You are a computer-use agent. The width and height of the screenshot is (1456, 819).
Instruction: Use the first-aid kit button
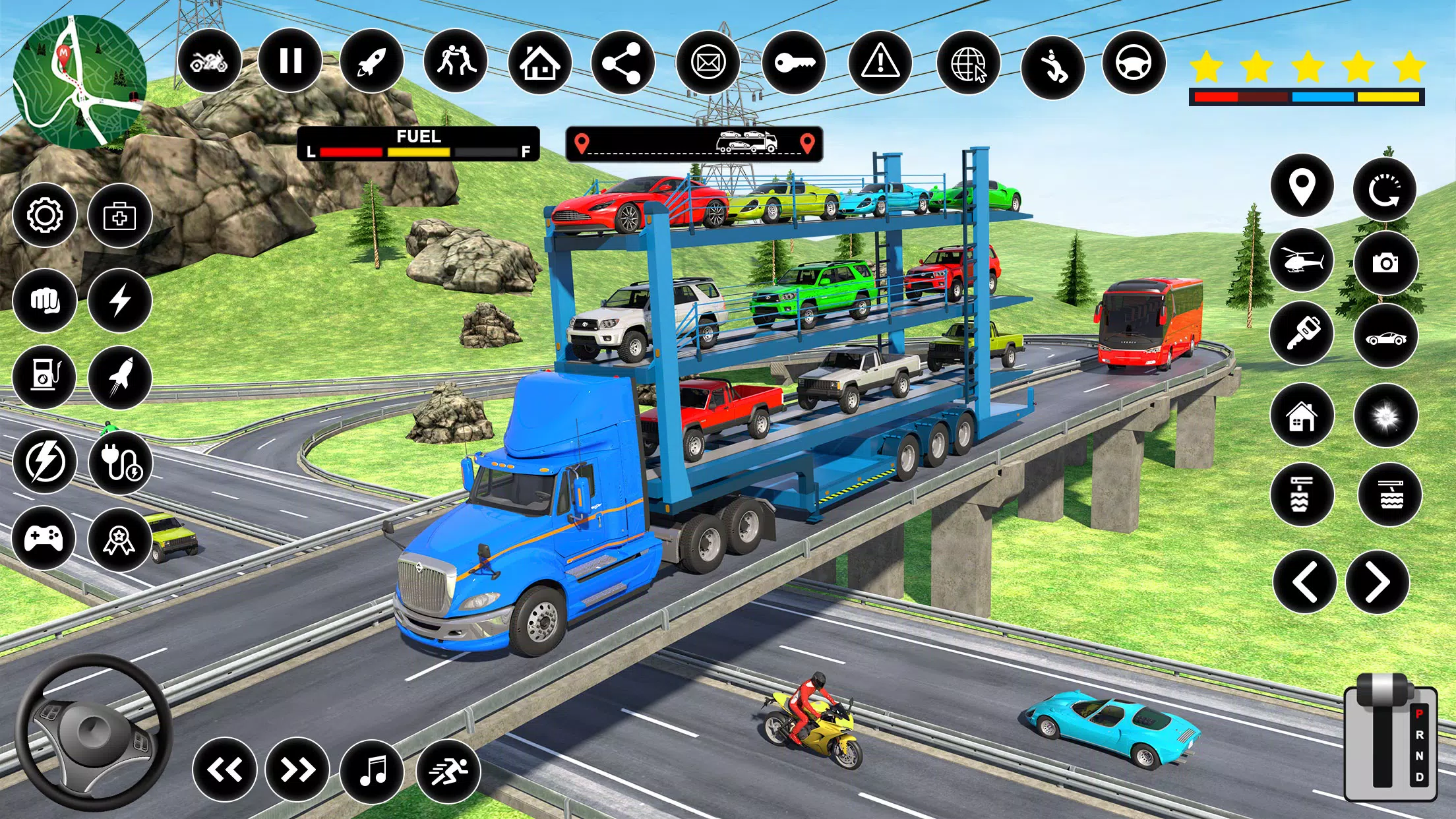(x=119, y=216)
